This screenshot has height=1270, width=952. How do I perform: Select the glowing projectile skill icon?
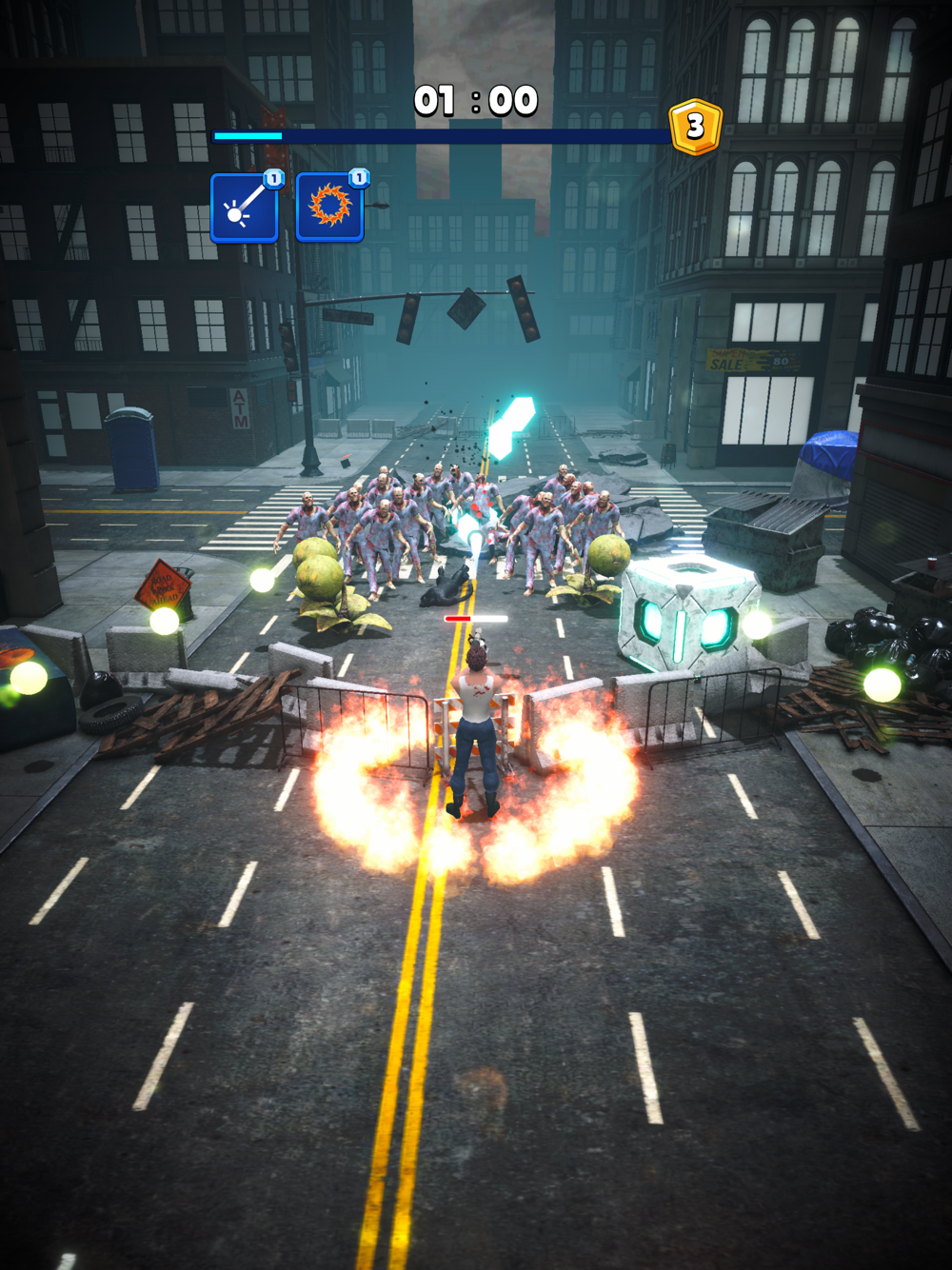[244, 208]
